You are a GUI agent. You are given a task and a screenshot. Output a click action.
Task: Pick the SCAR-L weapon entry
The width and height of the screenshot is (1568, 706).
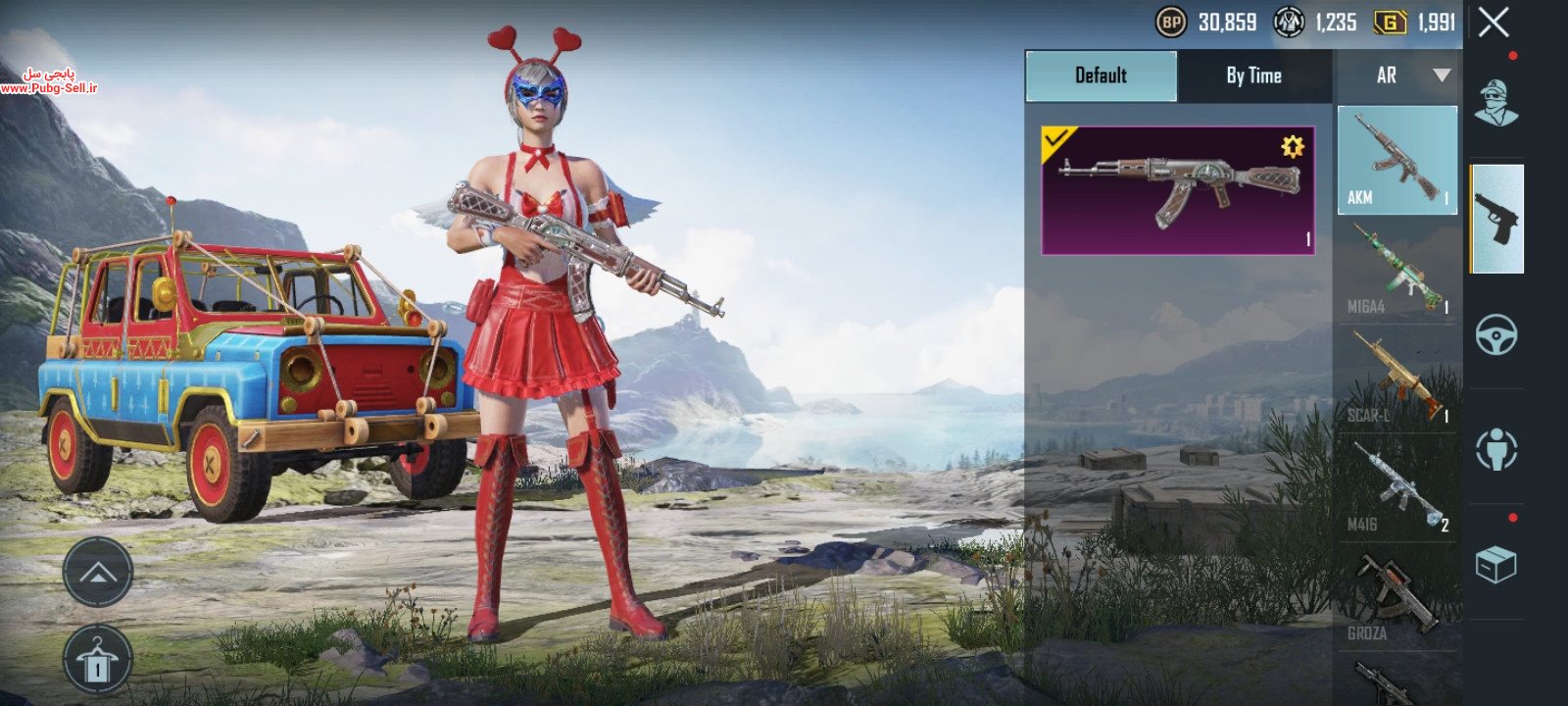1396,378
